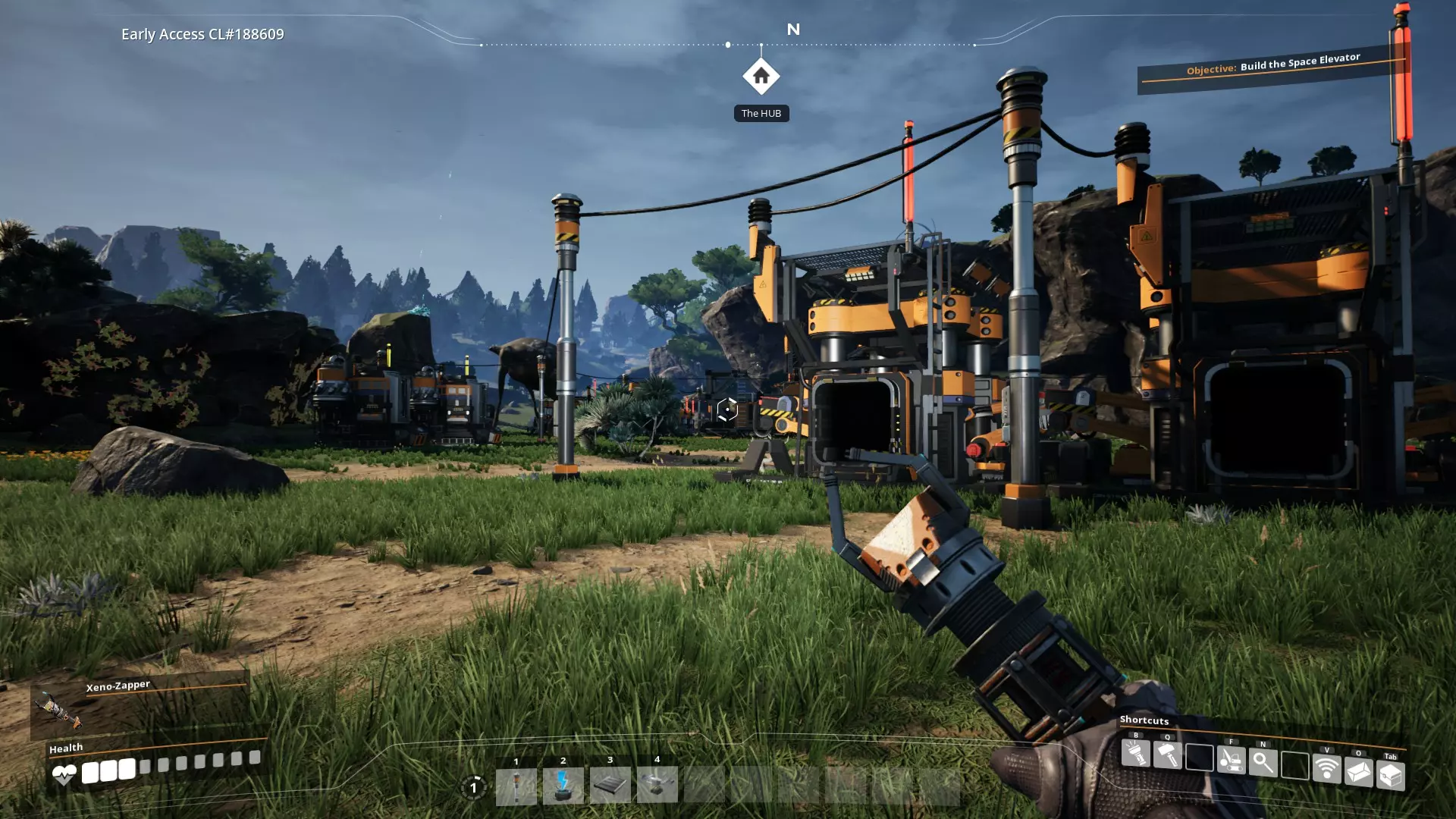Open the codex envelope shortcut

coord(1358,772)
